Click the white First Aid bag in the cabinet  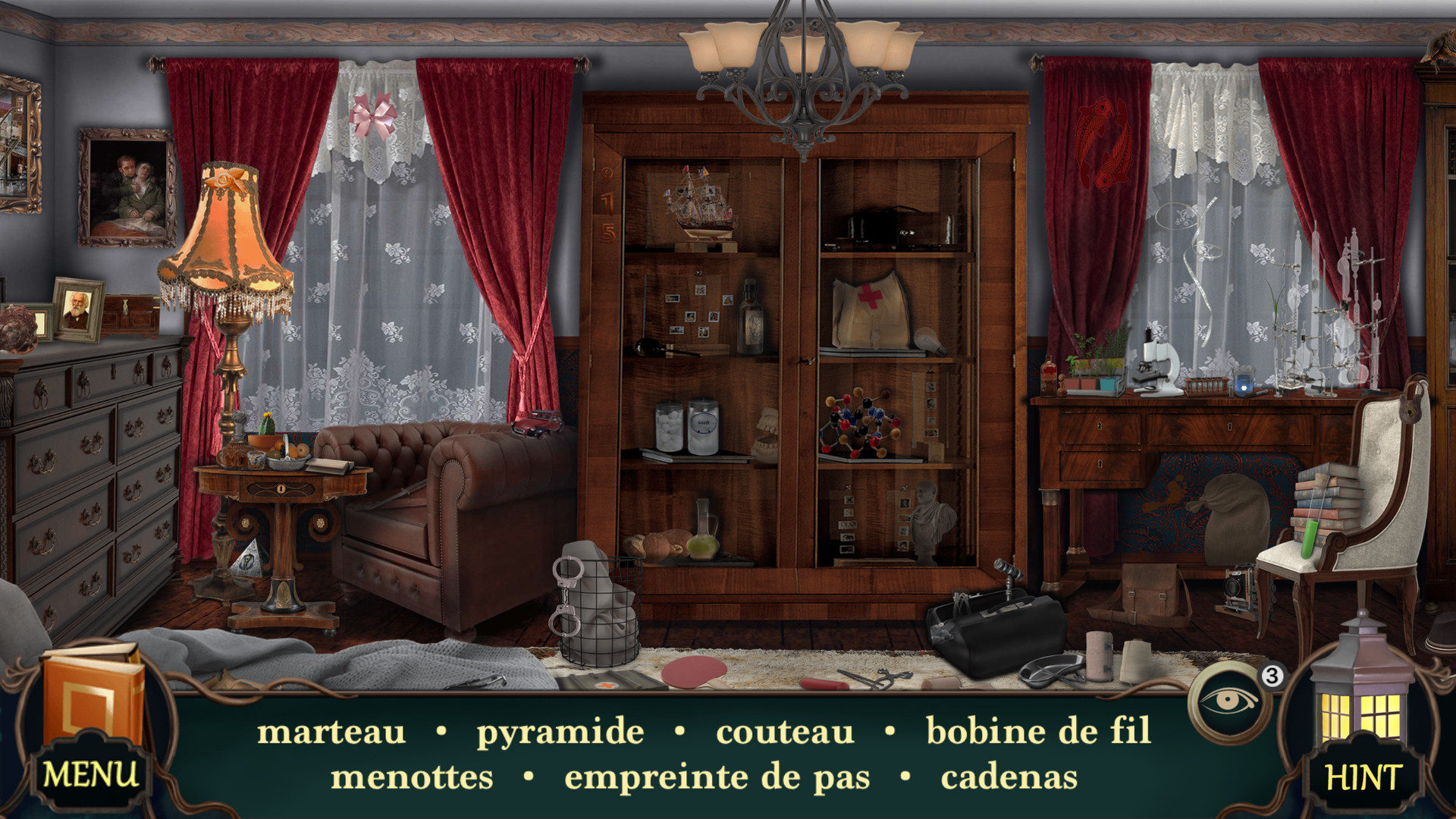[x=868, y=311]
